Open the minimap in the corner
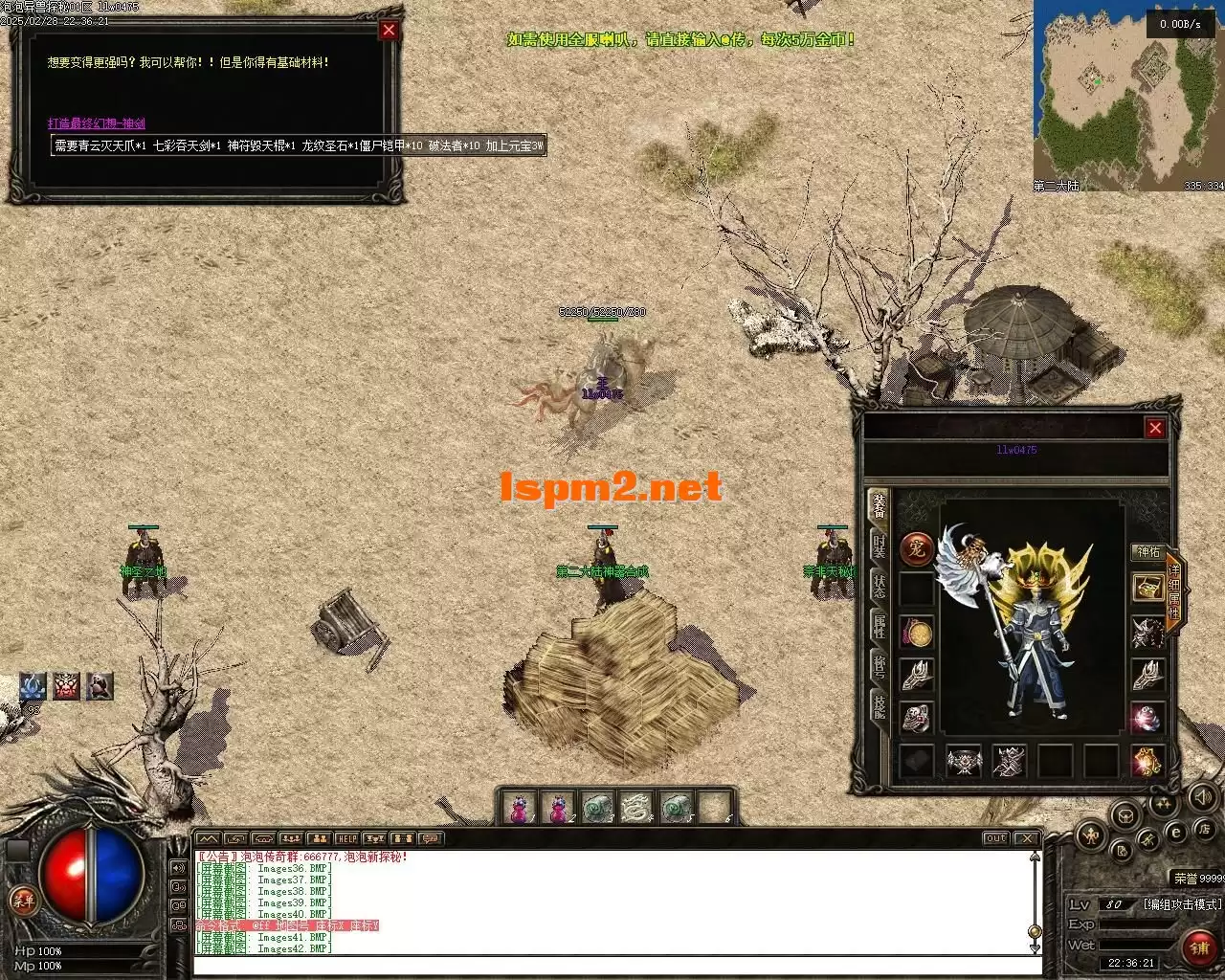The height and width of the screenshot is (980, 1225). (1128, 96)
